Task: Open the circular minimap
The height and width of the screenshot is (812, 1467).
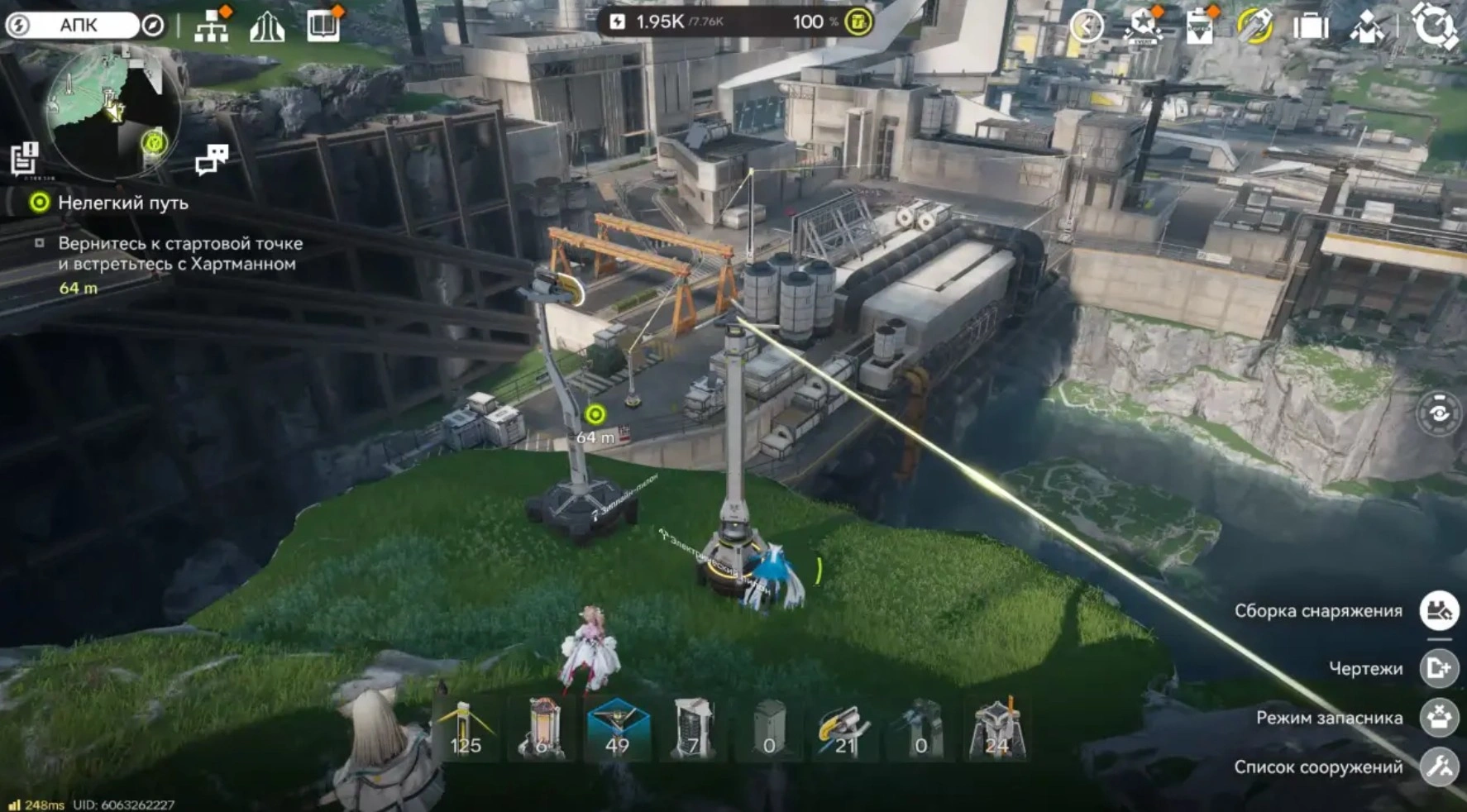Action: 112,112
